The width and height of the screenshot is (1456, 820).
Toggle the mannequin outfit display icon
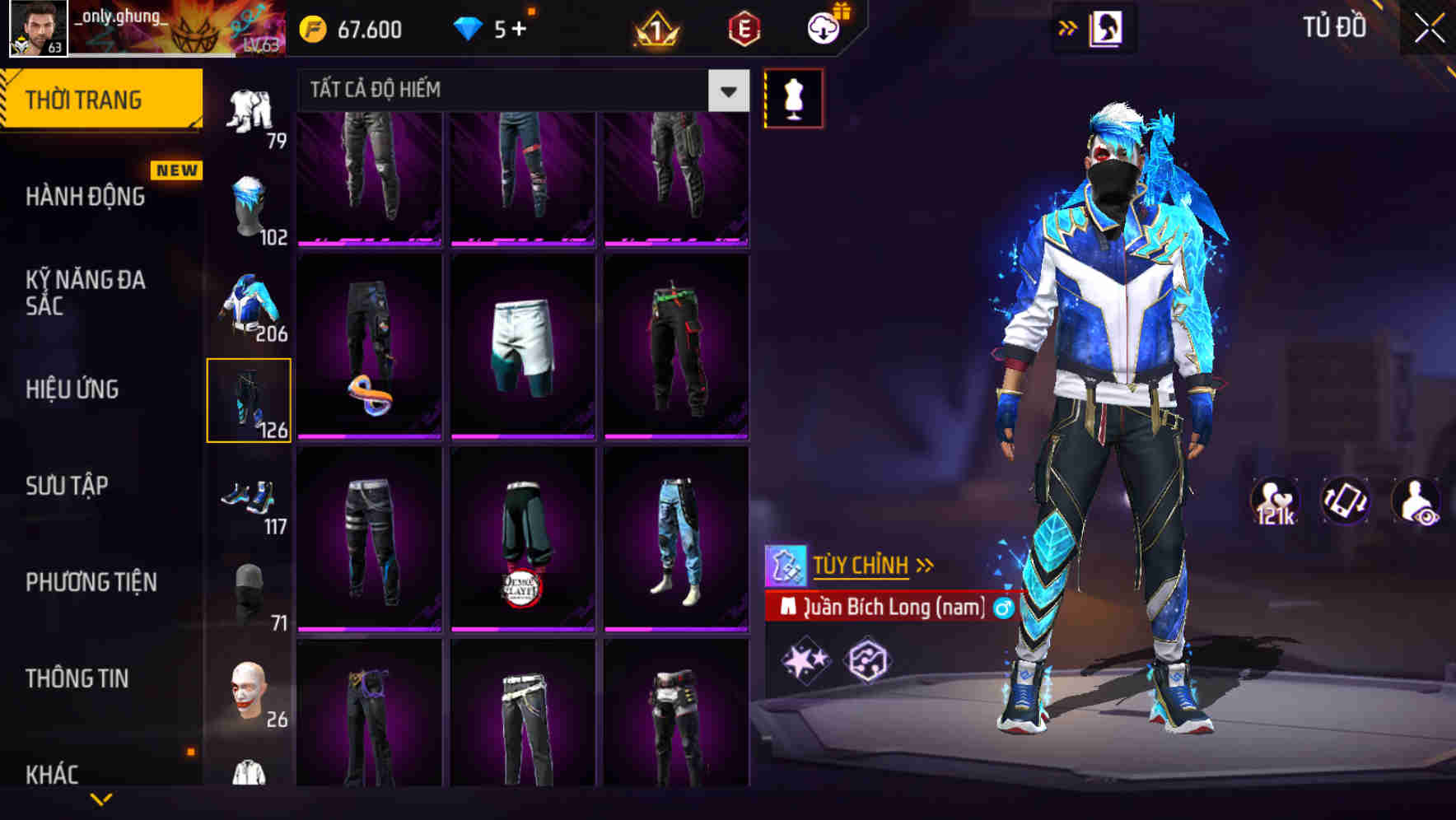click(793, 98)
